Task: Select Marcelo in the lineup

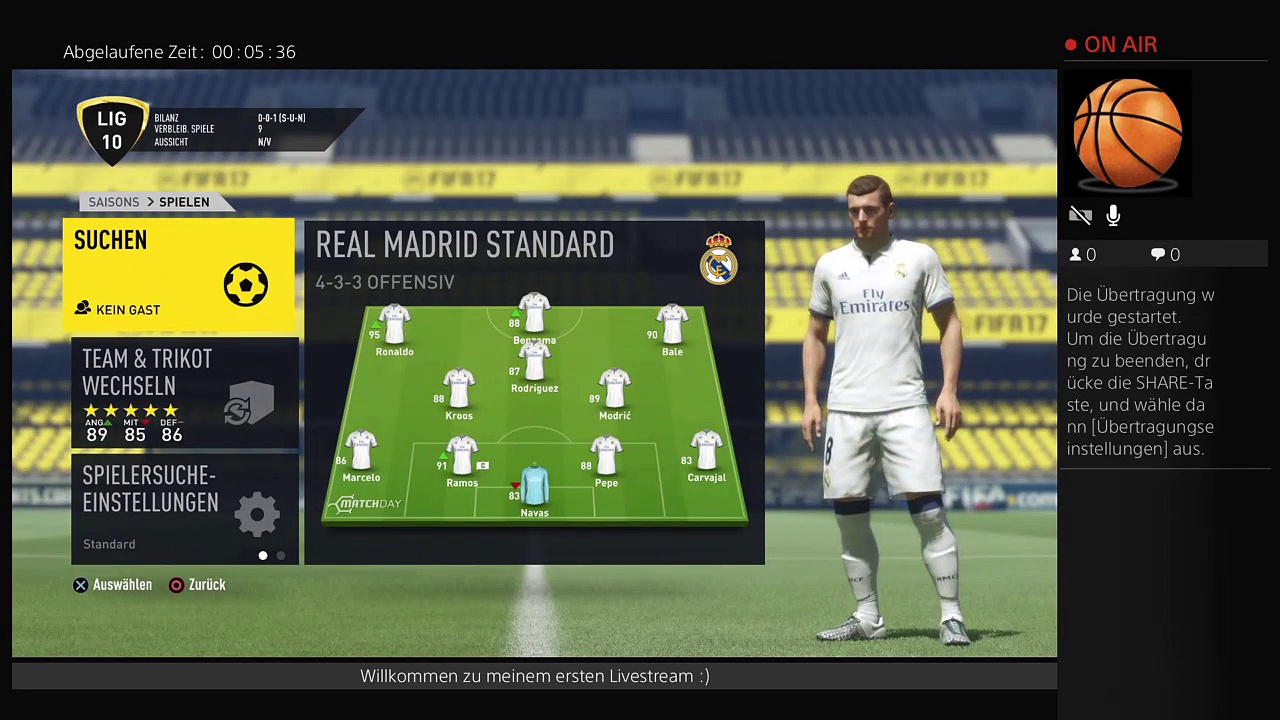Action: (x=361, y=455)
